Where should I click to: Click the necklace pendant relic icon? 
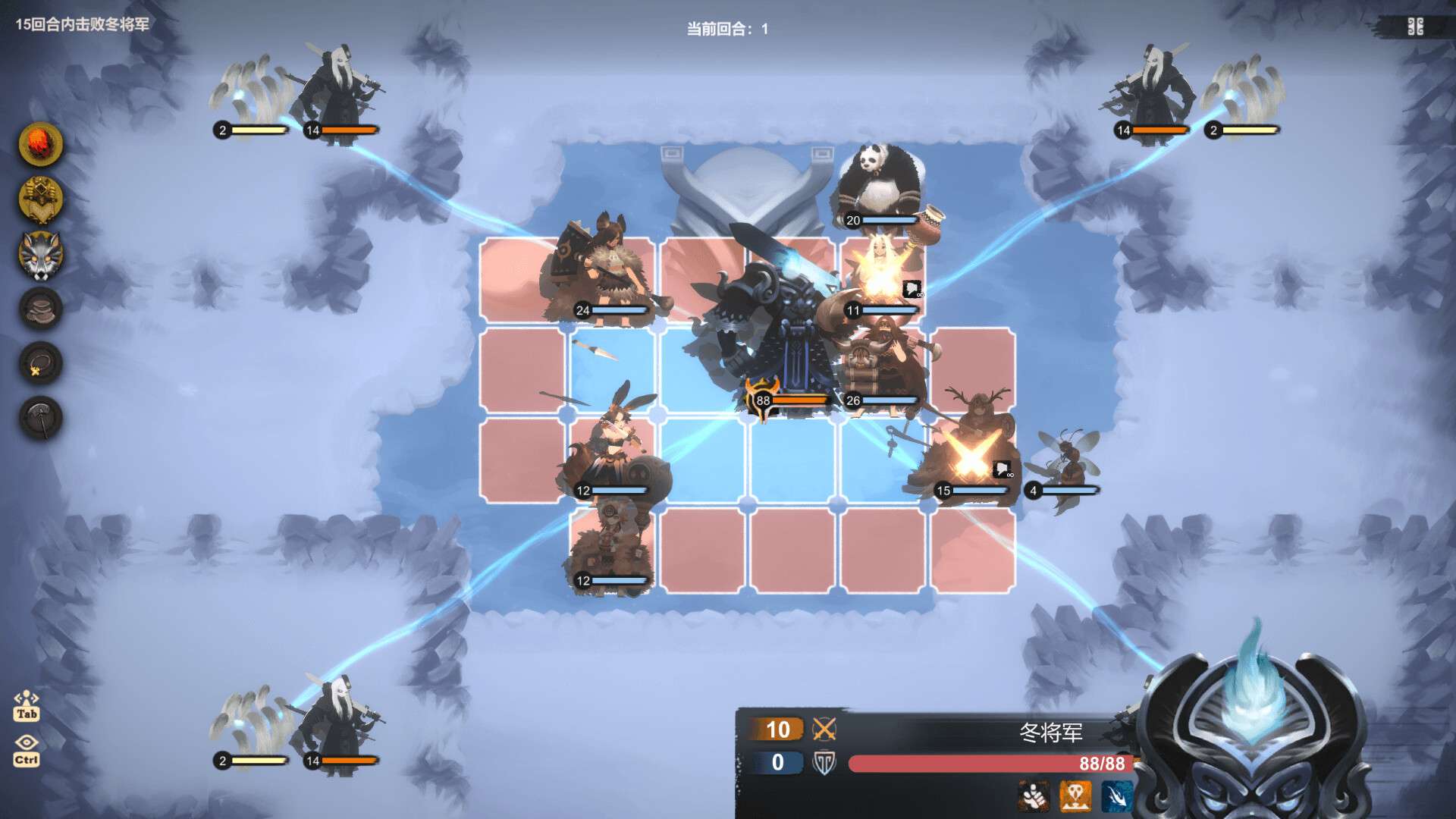coord(41,363)
